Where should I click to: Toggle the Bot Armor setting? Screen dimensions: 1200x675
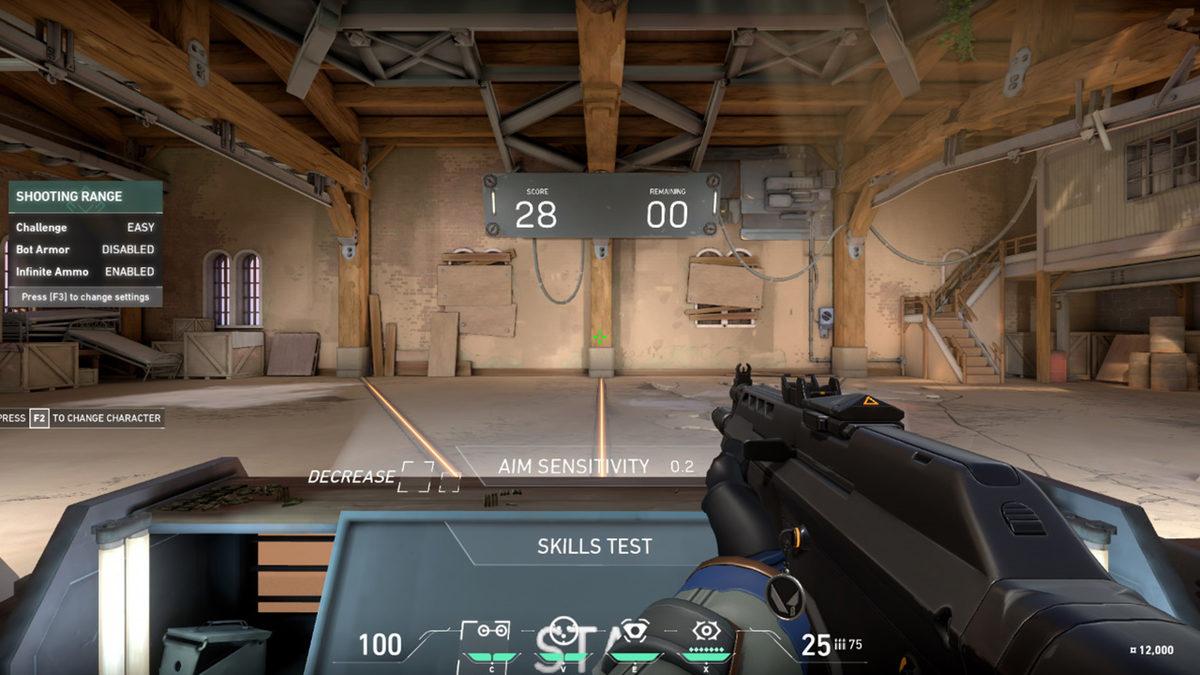point(85,249)
